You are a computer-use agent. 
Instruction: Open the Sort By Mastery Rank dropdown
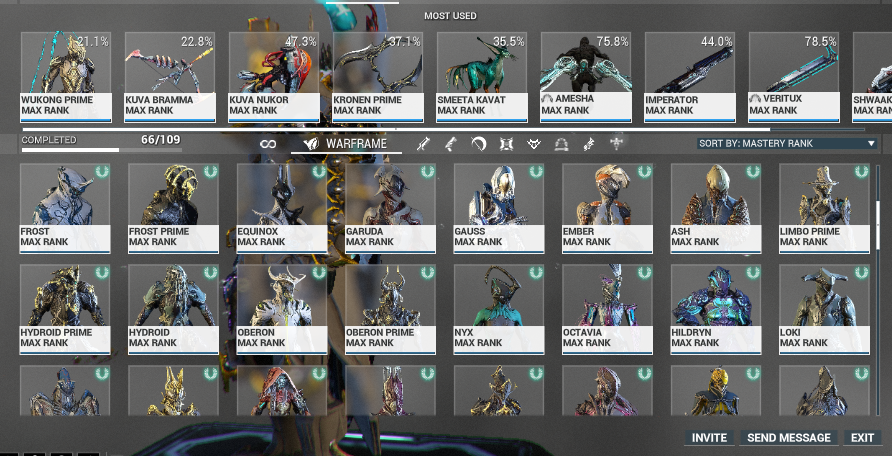787,144
